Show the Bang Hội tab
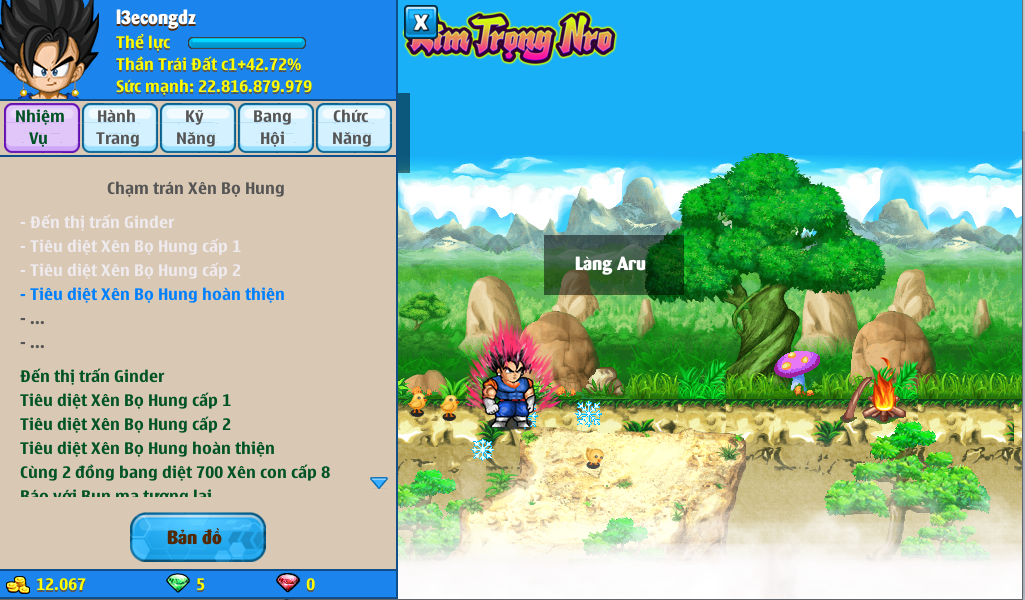Screen dimensions: 1025x600 click(x=274, y=127)
